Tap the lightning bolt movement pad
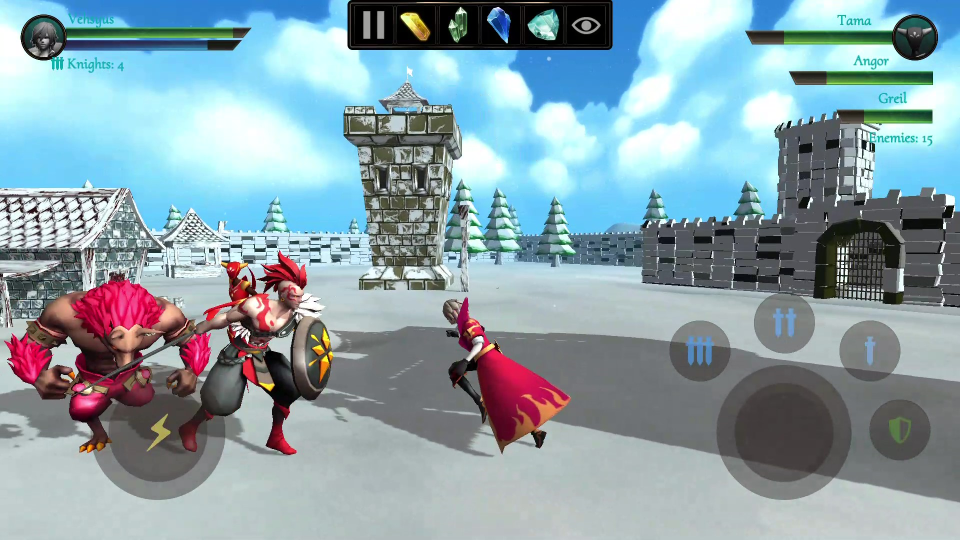This screenshot has height=540, width=960. [x=160, y=433]
